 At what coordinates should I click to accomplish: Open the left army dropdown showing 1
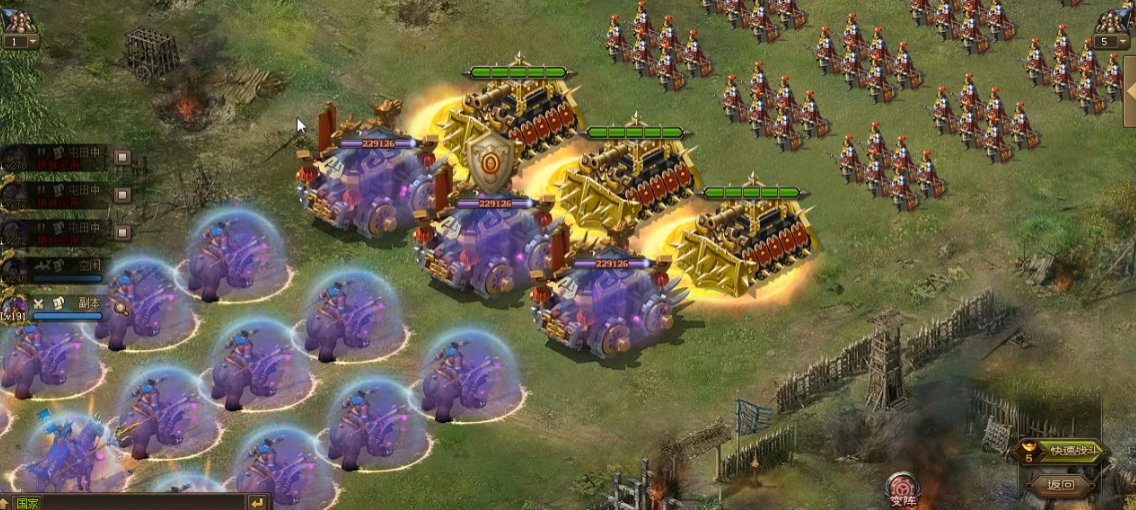tap(20, 42)
